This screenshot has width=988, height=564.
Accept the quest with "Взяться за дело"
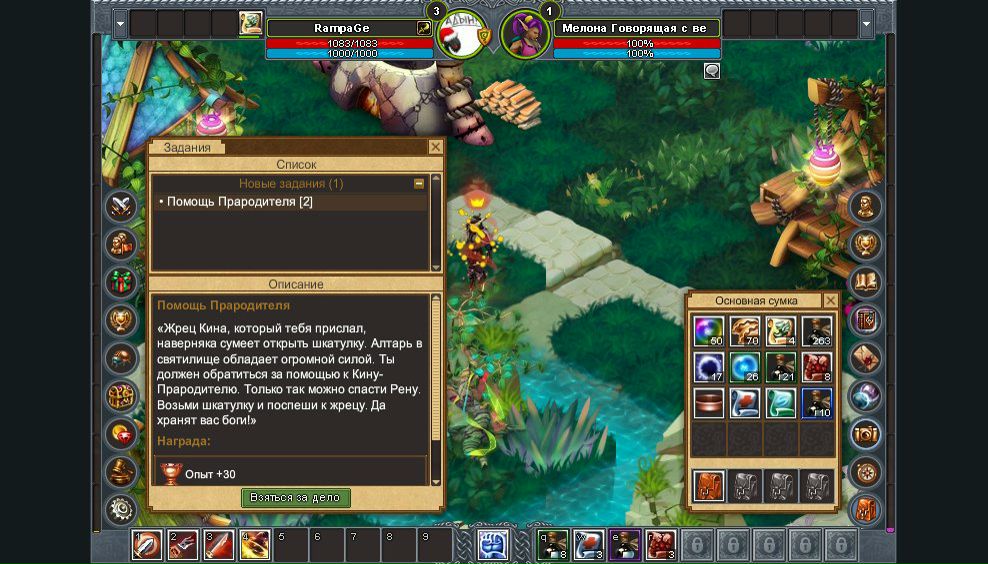(295, 497)
